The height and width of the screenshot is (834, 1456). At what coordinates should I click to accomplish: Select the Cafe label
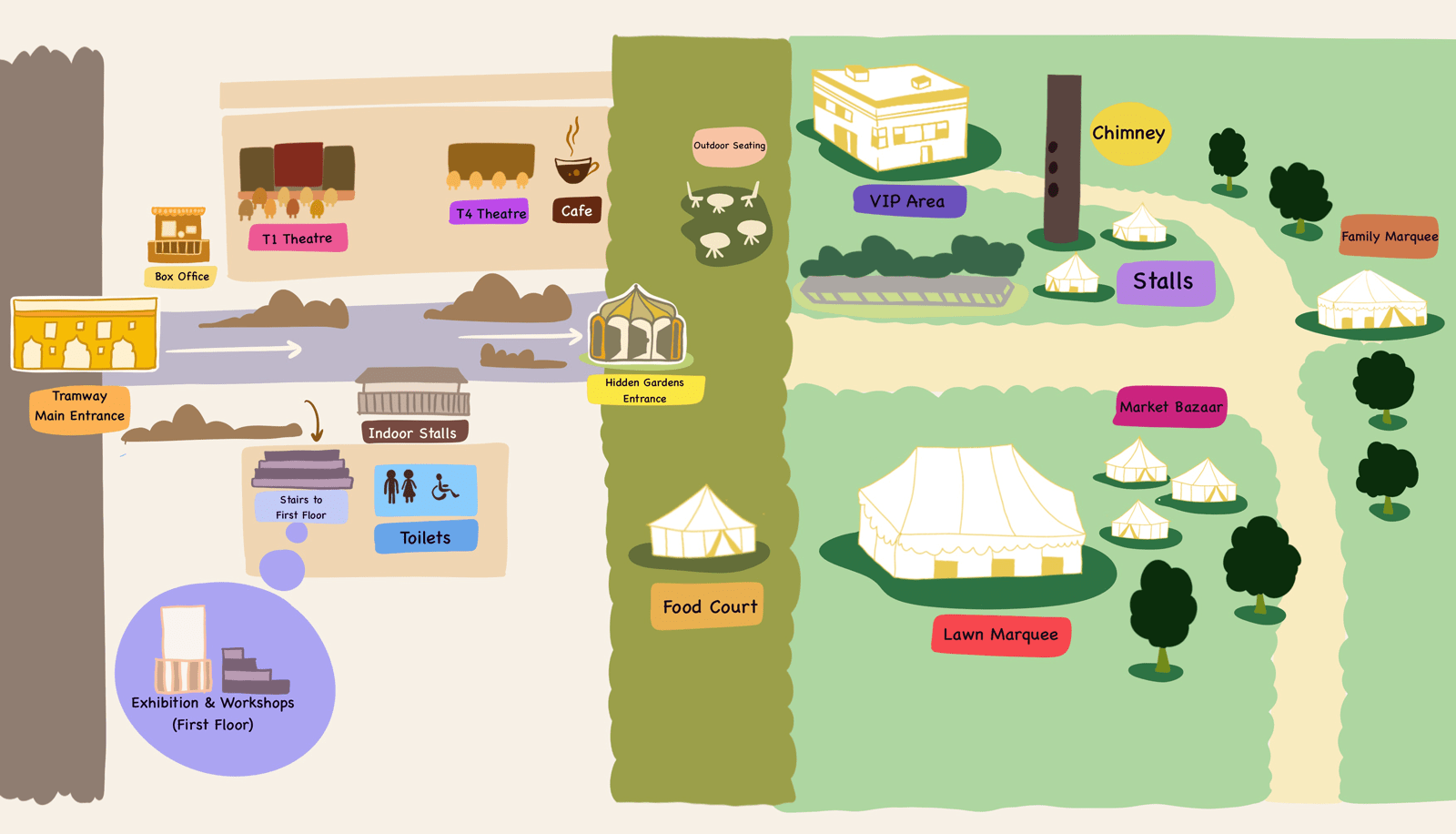(x=576, y=211)
